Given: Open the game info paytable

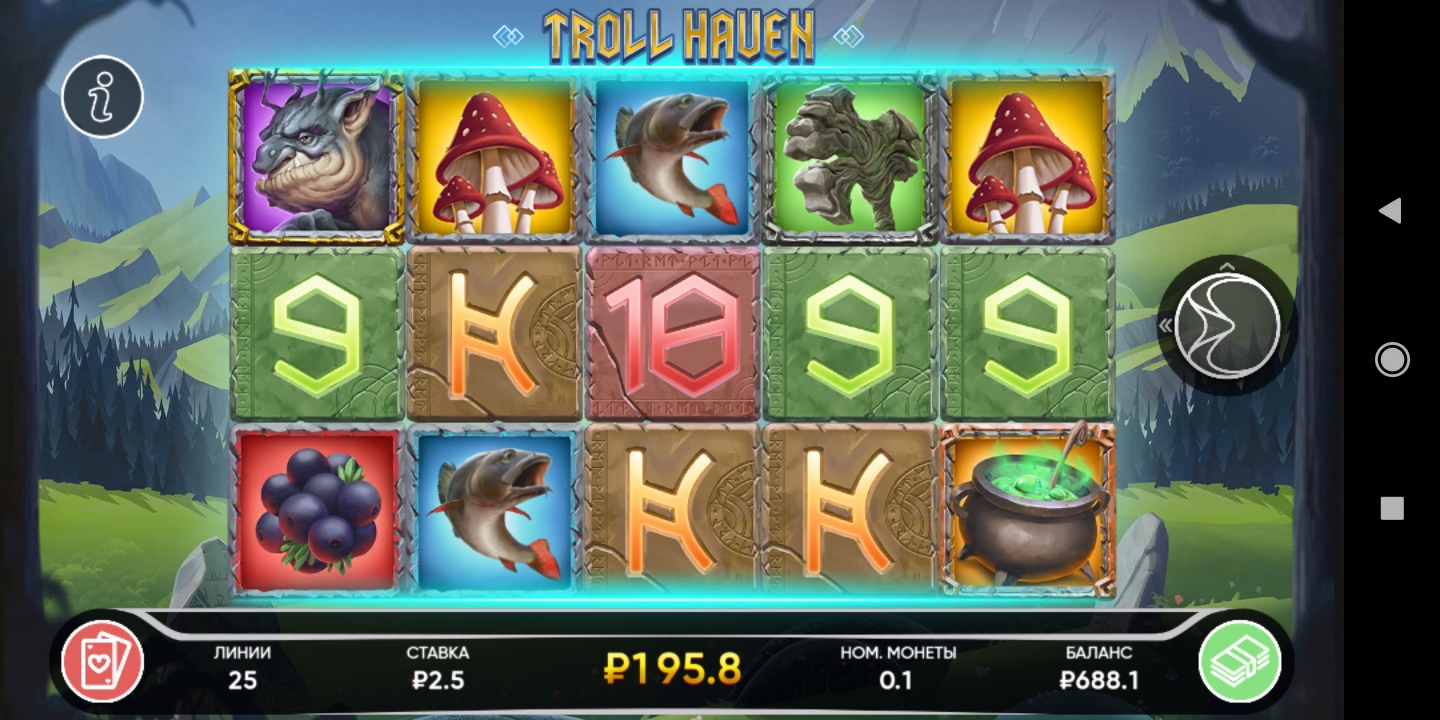Looking at the screenshot, I should coord(103,97).
